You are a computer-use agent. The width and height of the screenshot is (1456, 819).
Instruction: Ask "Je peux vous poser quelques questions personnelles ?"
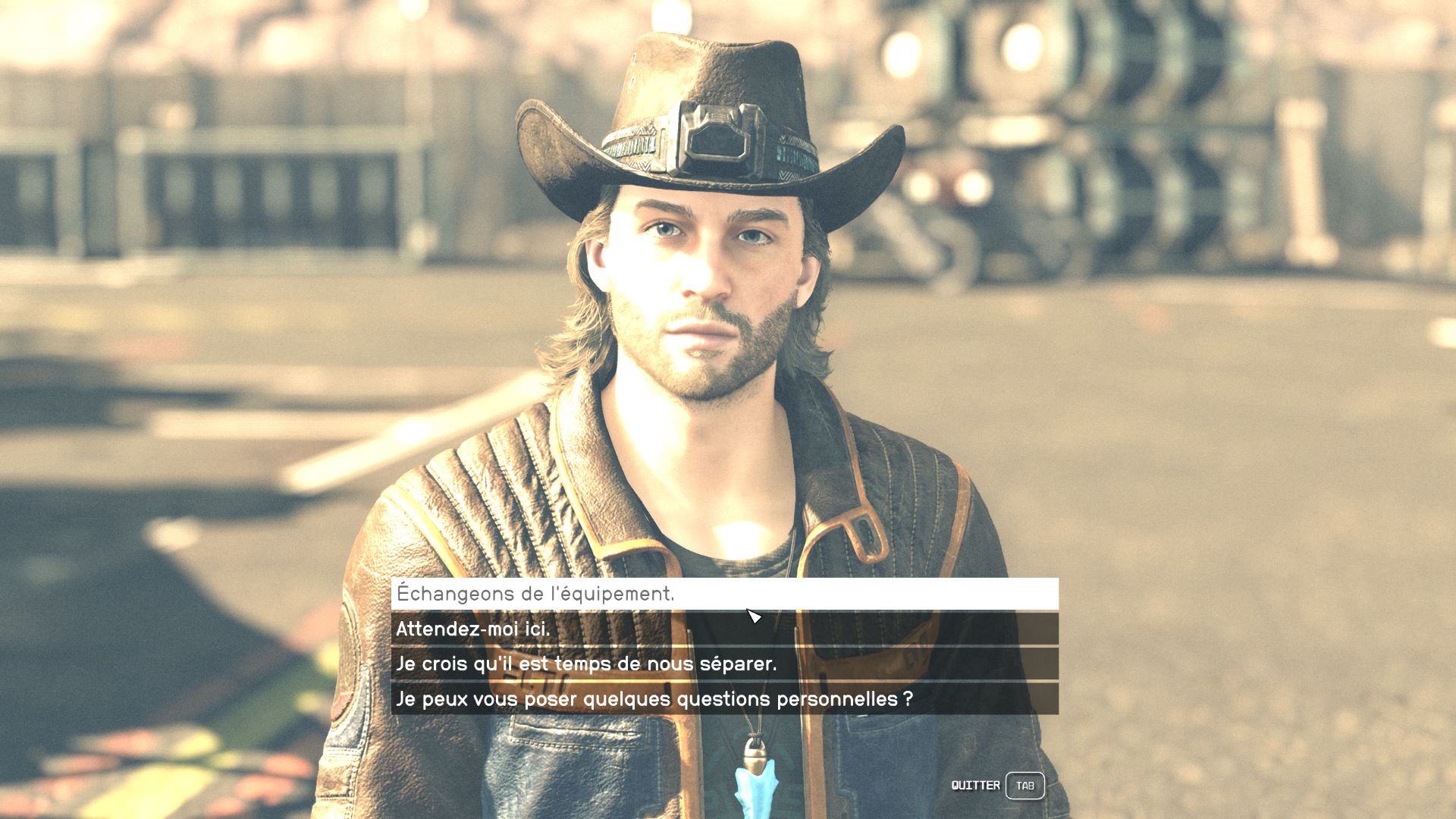tap(724, 698)
